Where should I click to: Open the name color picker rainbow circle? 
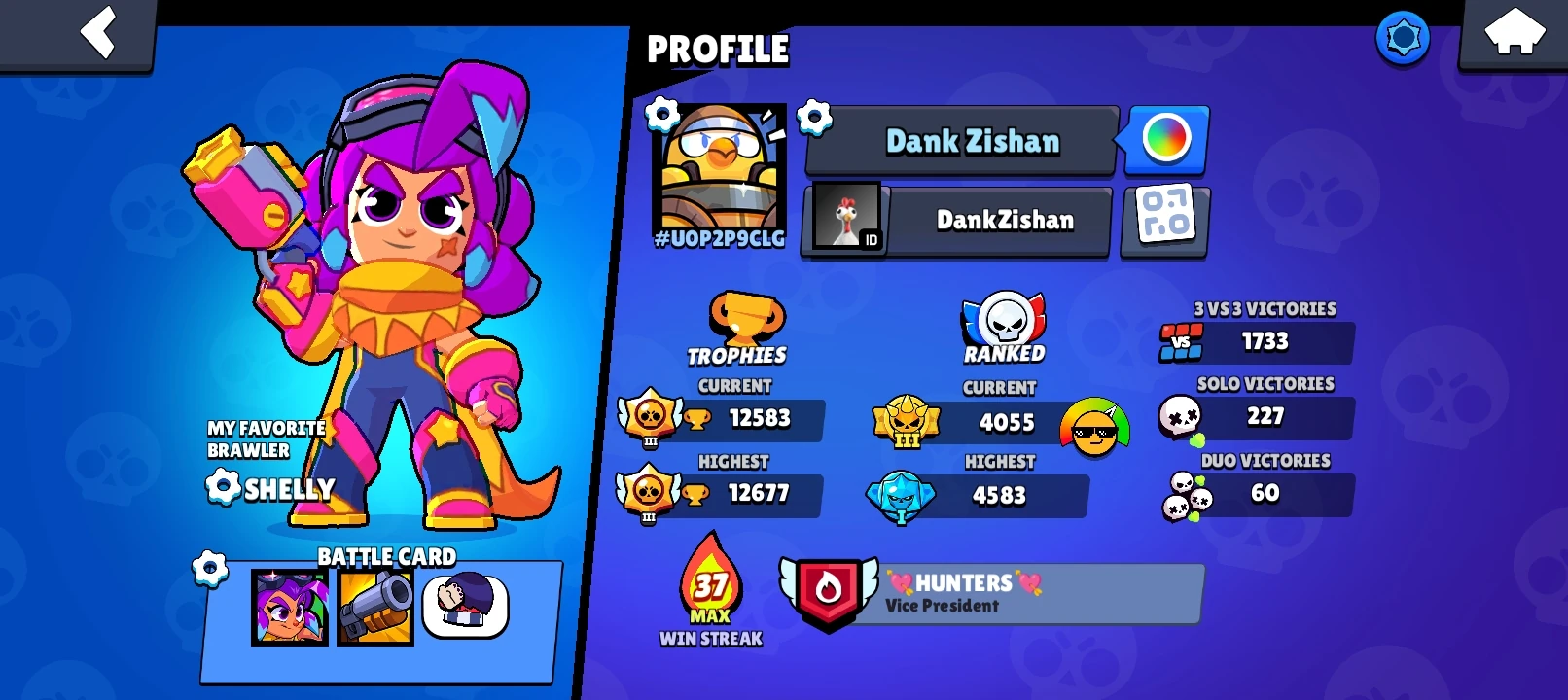(1165, 140)
